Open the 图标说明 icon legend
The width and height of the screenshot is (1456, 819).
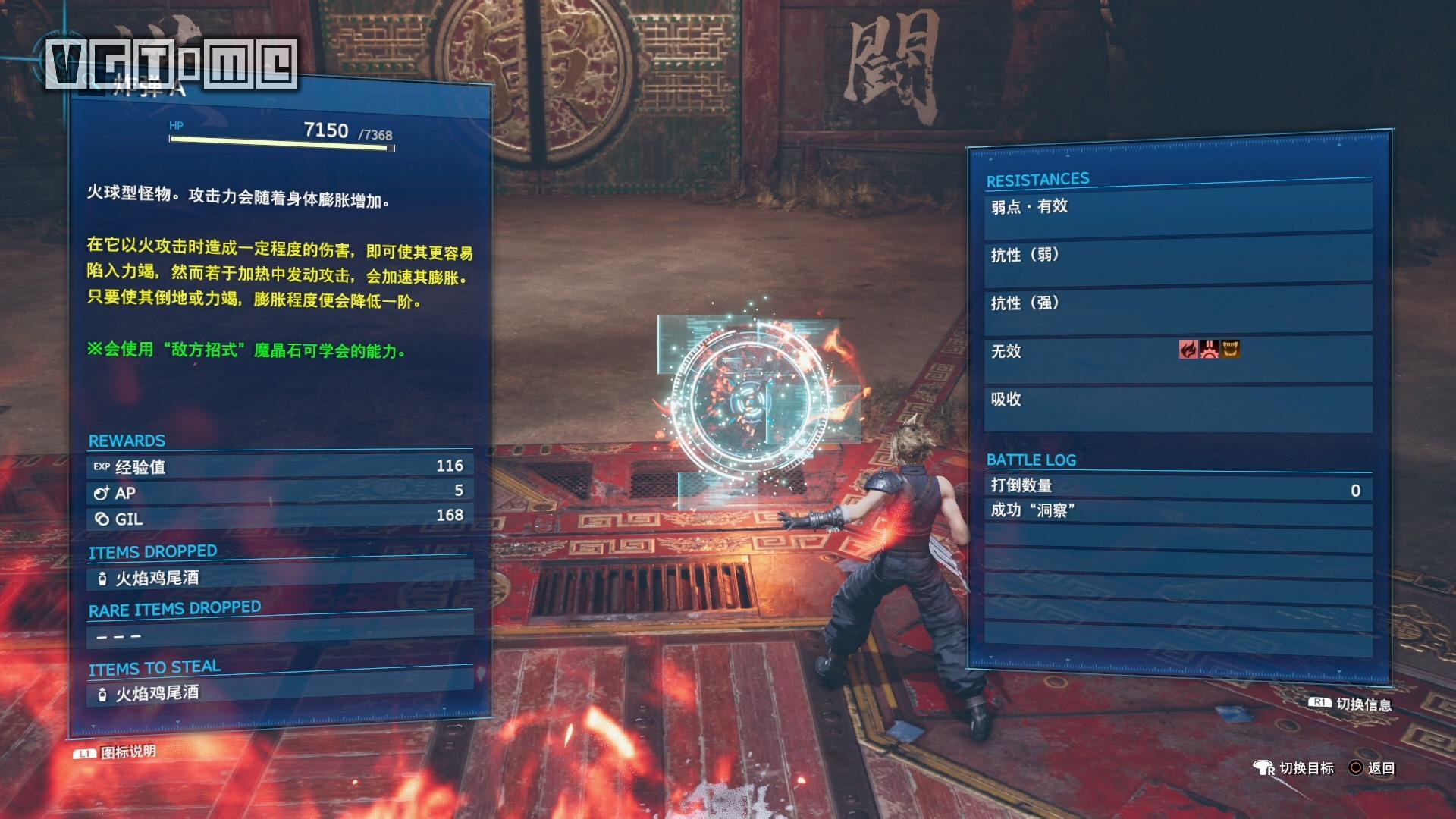pyautogui.click(x=127, y=752)
